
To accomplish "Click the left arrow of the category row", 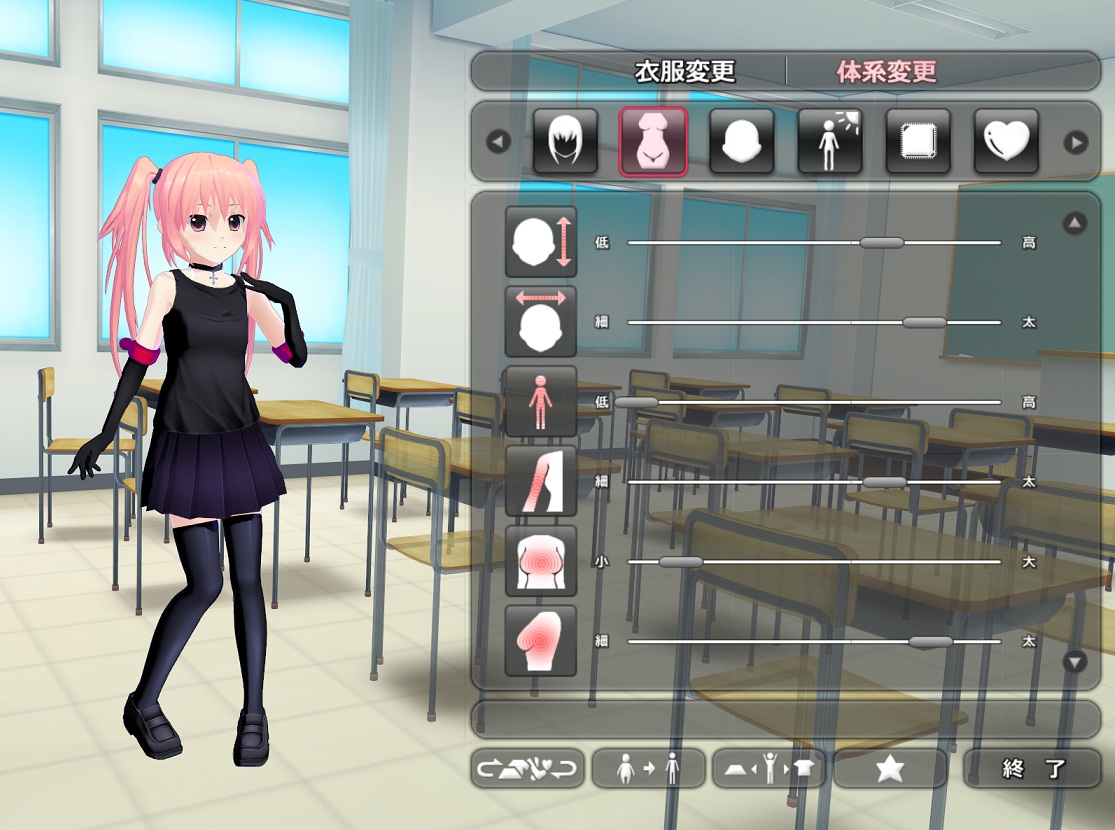I will tap(498, 142).
